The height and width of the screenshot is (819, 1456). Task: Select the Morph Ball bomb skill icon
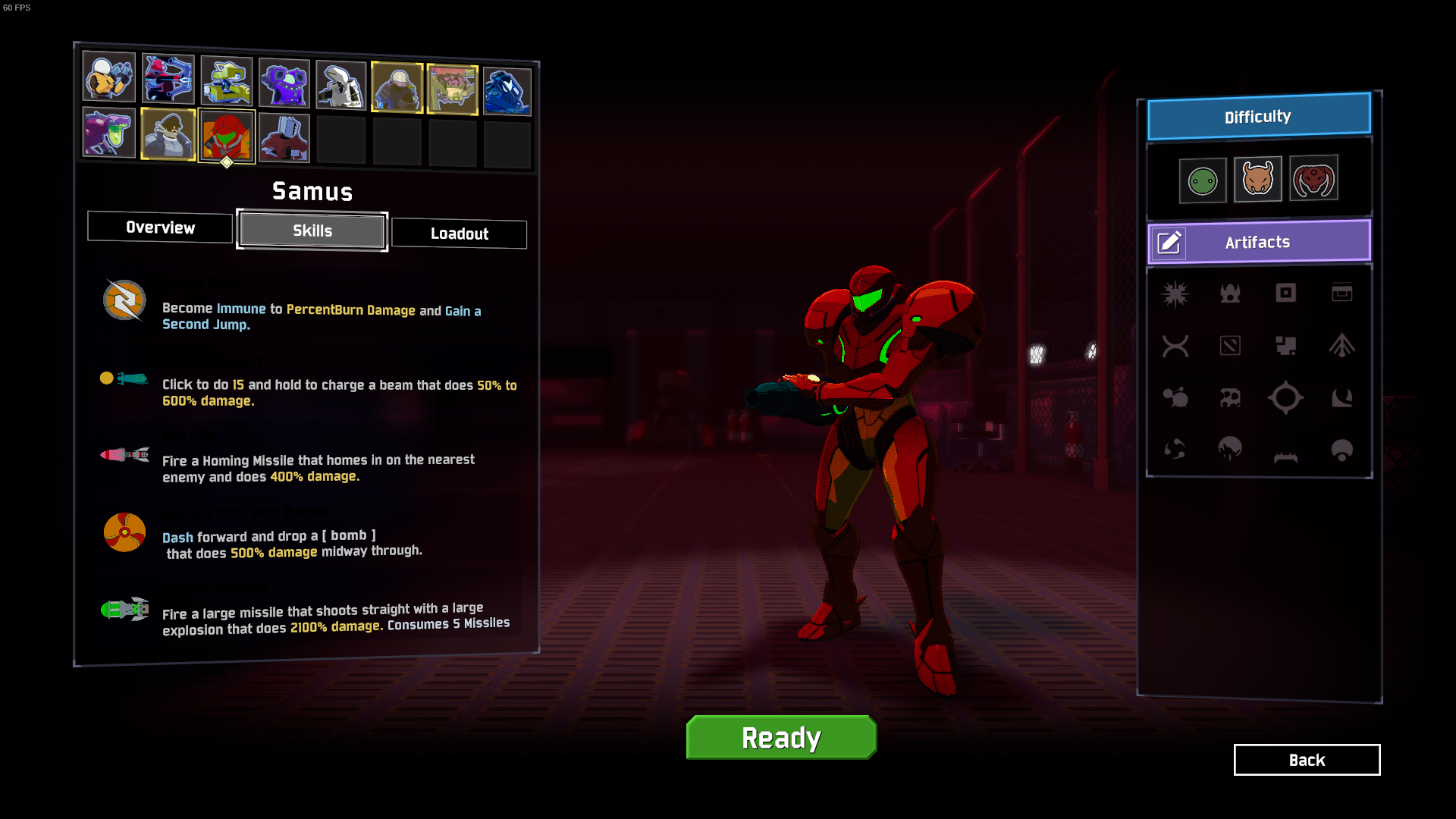coord(124,531)
